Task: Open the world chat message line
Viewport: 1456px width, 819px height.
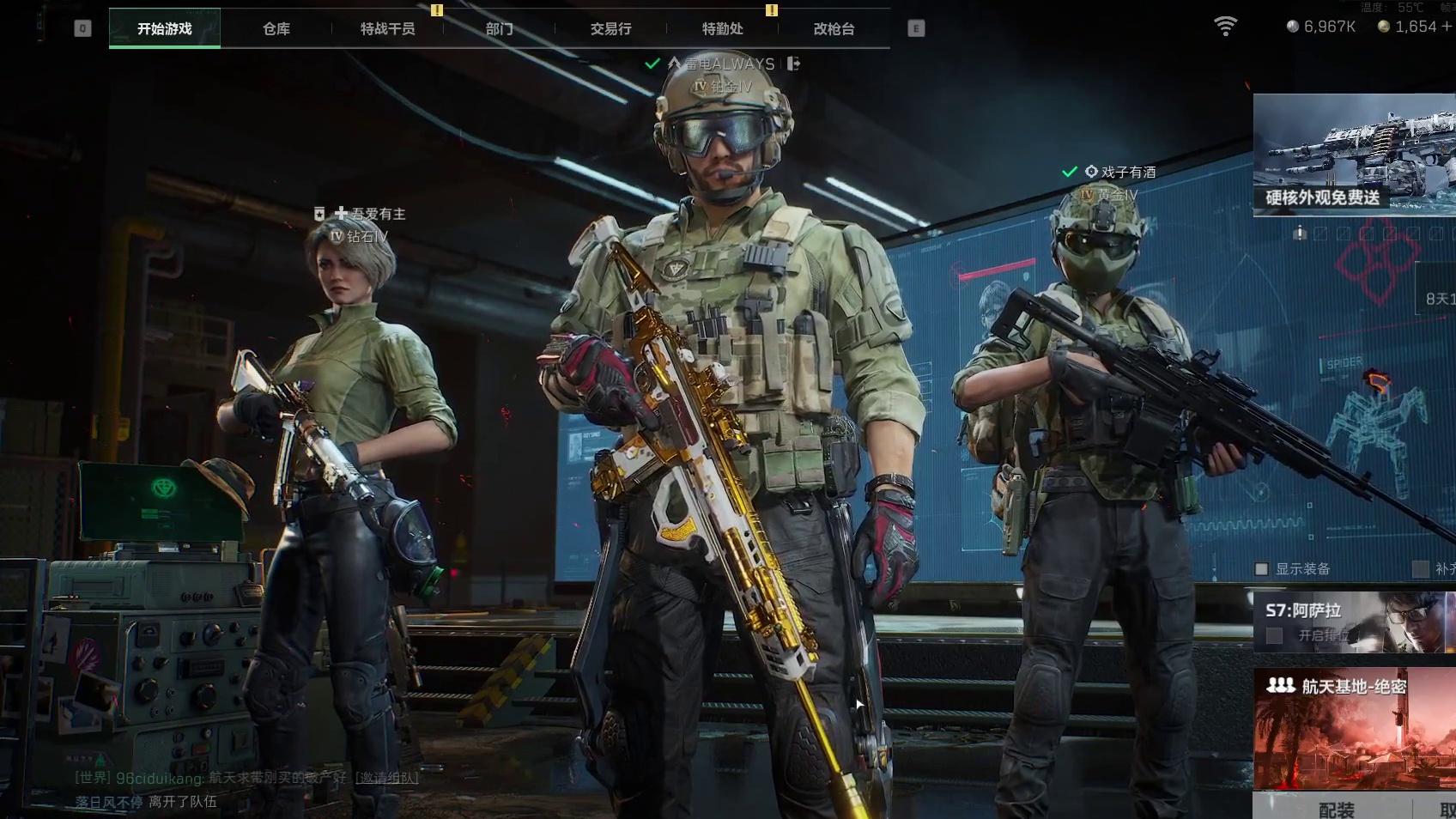Action: (215, 778)
